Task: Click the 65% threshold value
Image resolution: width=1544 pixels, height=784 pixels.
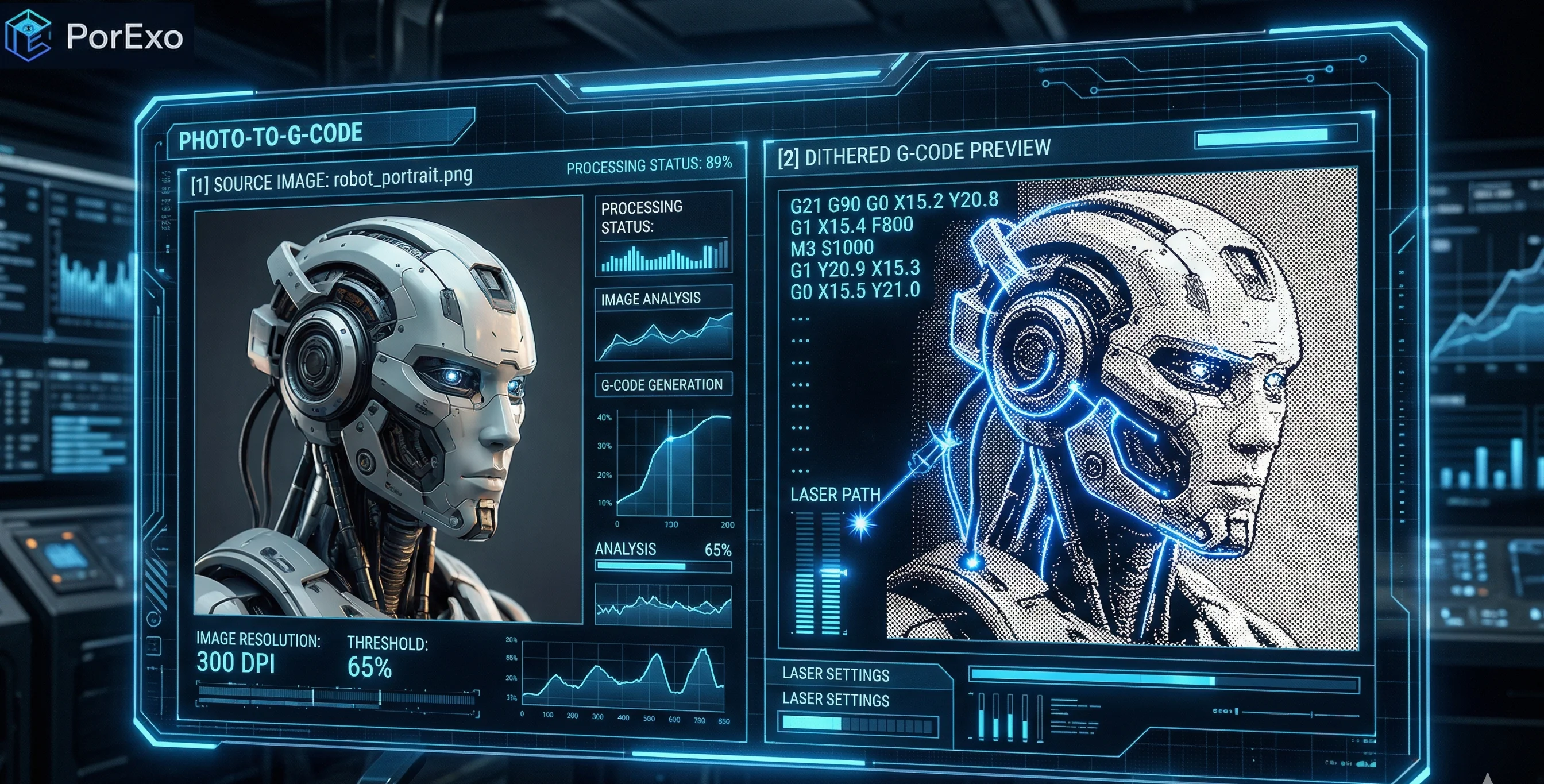Action: tap(369, 668)
